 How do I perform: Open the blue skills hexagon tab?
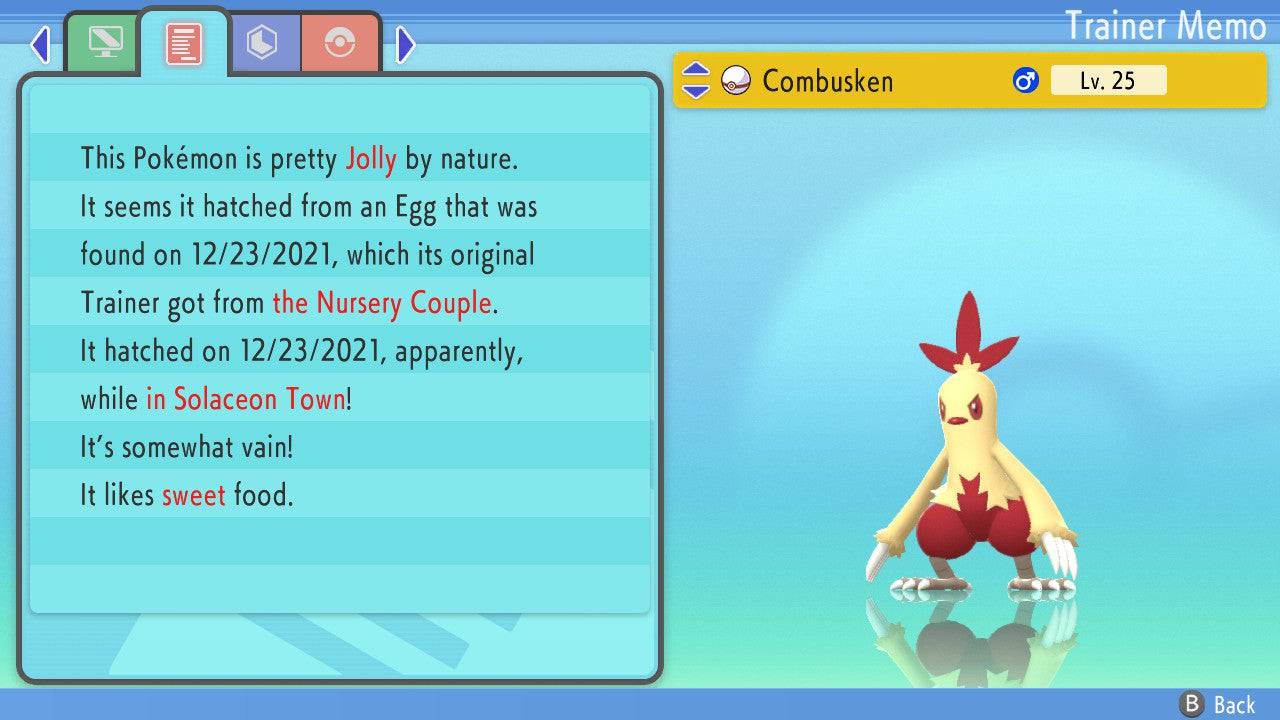(262, 44)
